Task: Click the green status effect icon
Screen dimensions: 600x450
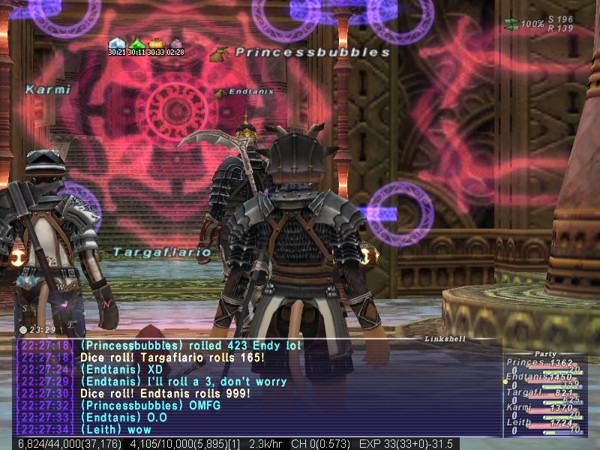Action: click(x=136, y=43)
